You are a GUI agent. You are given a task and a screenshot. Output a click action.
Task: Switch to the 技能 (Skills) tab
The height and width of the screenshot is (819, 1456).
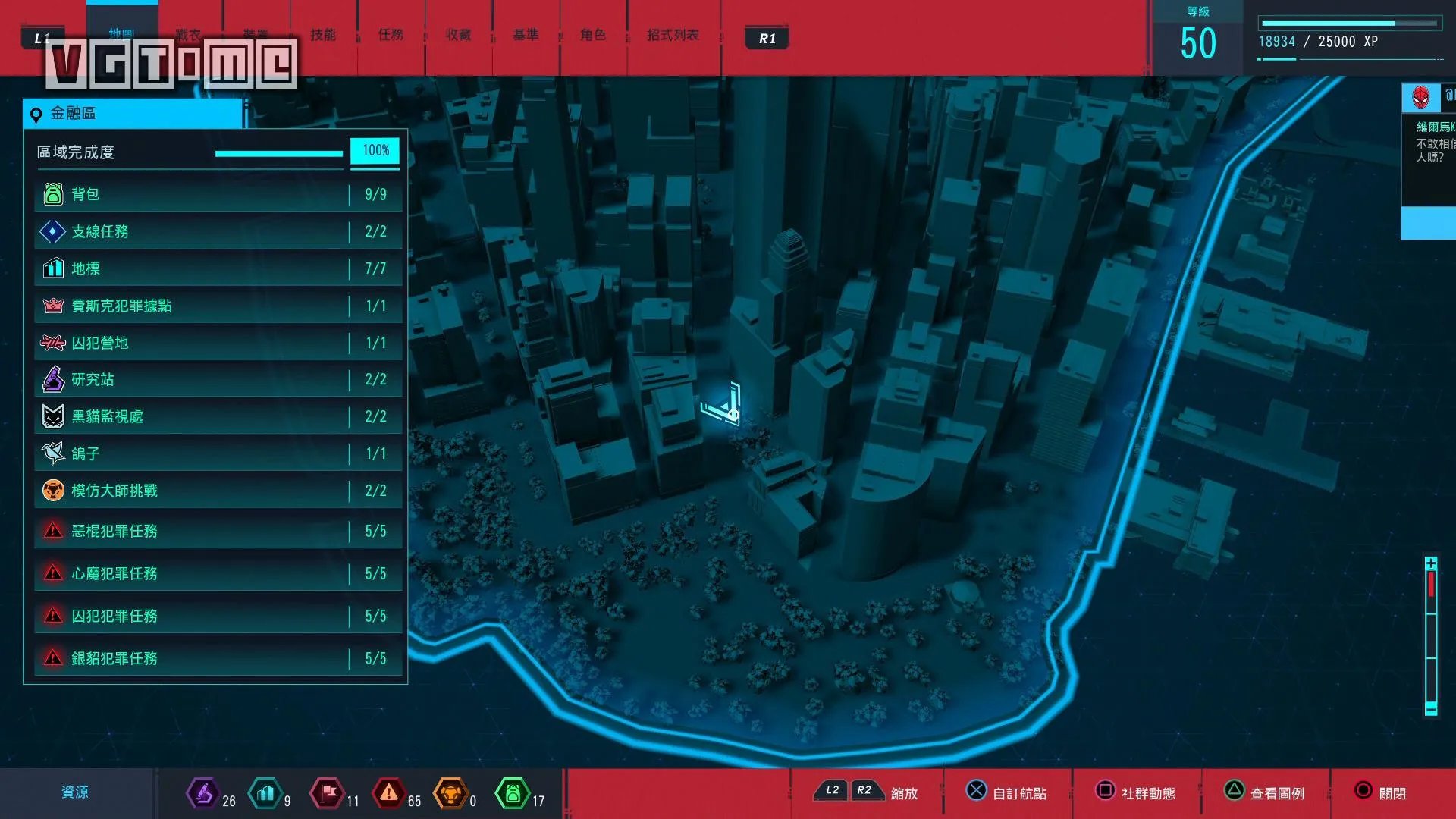tap(323, 35)
